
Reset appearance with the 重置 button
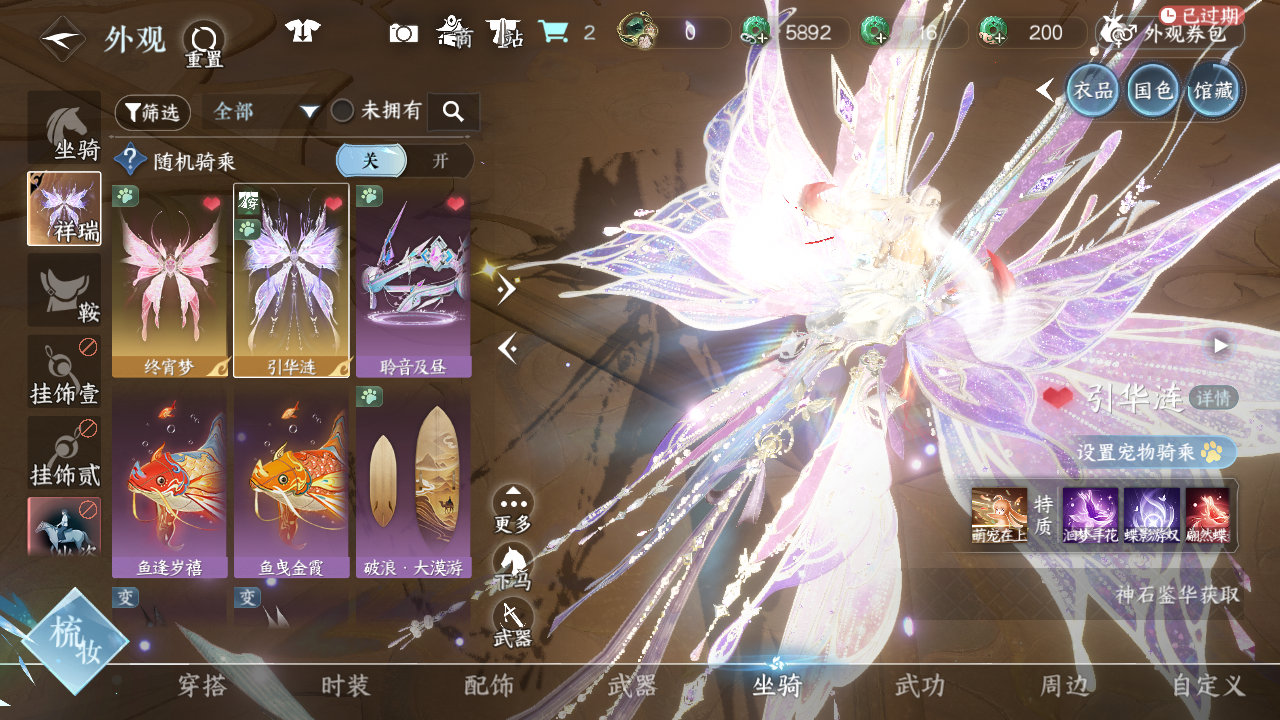[204, 44]
